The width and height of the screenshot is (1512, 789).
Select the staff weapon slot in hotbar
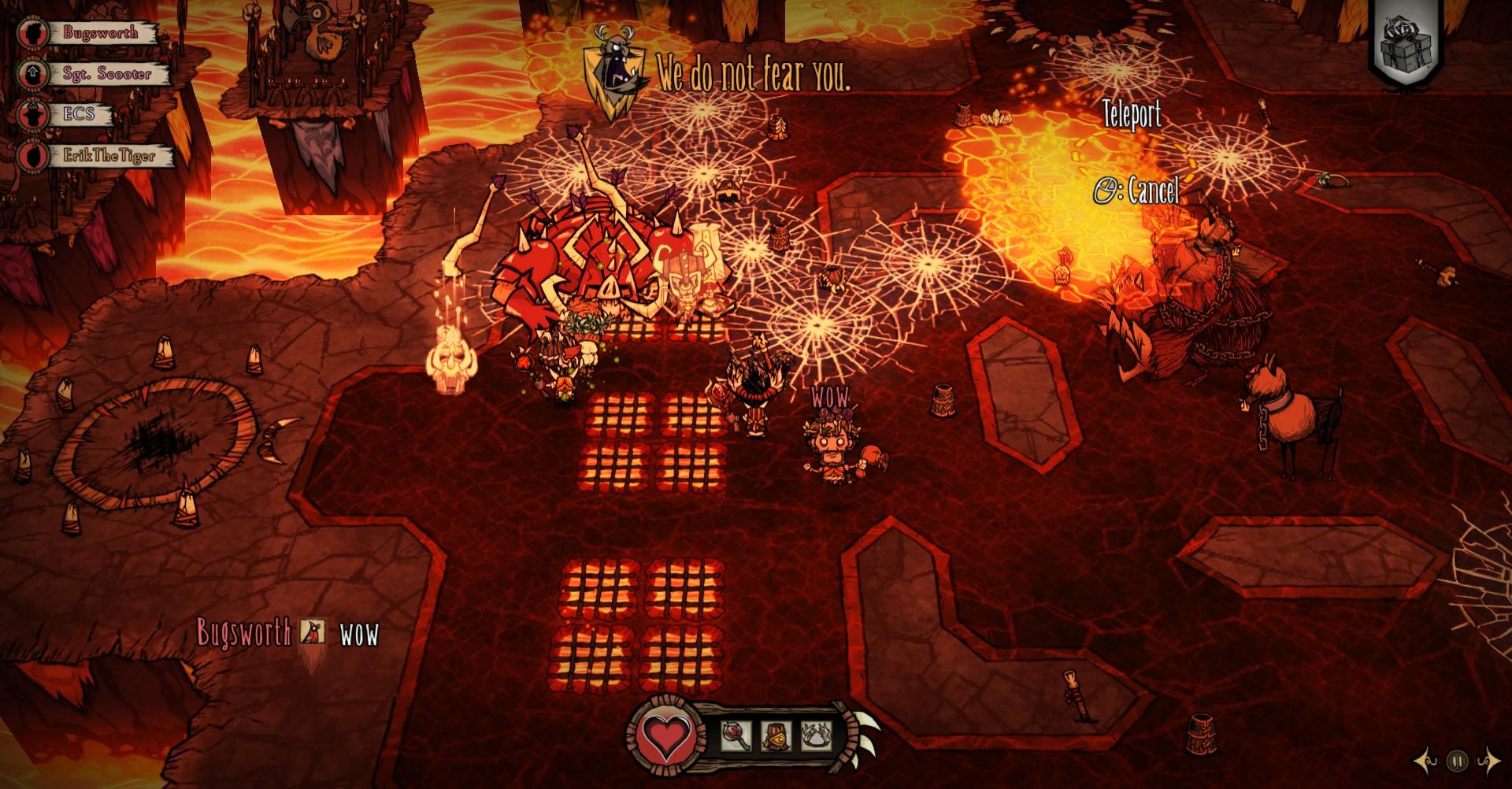click(734, 736)
